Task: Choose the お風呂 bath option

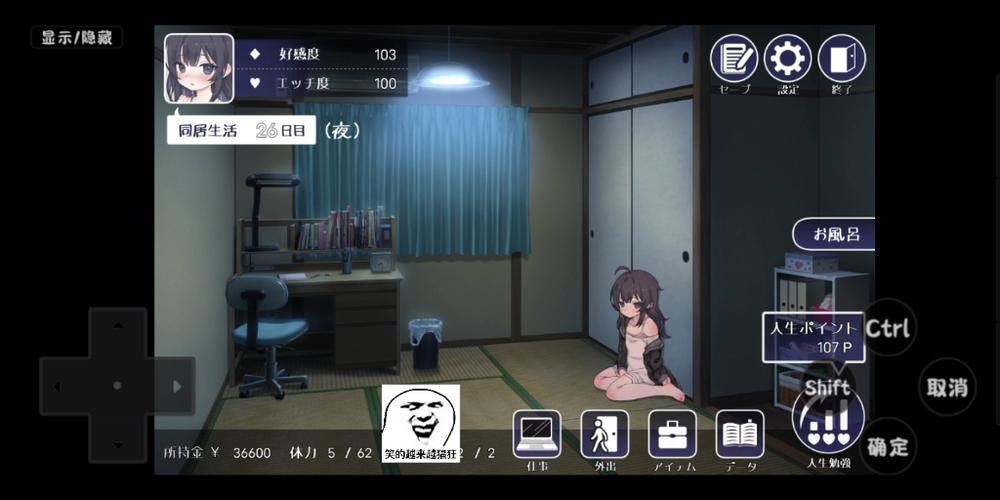Action: [835, 235]
